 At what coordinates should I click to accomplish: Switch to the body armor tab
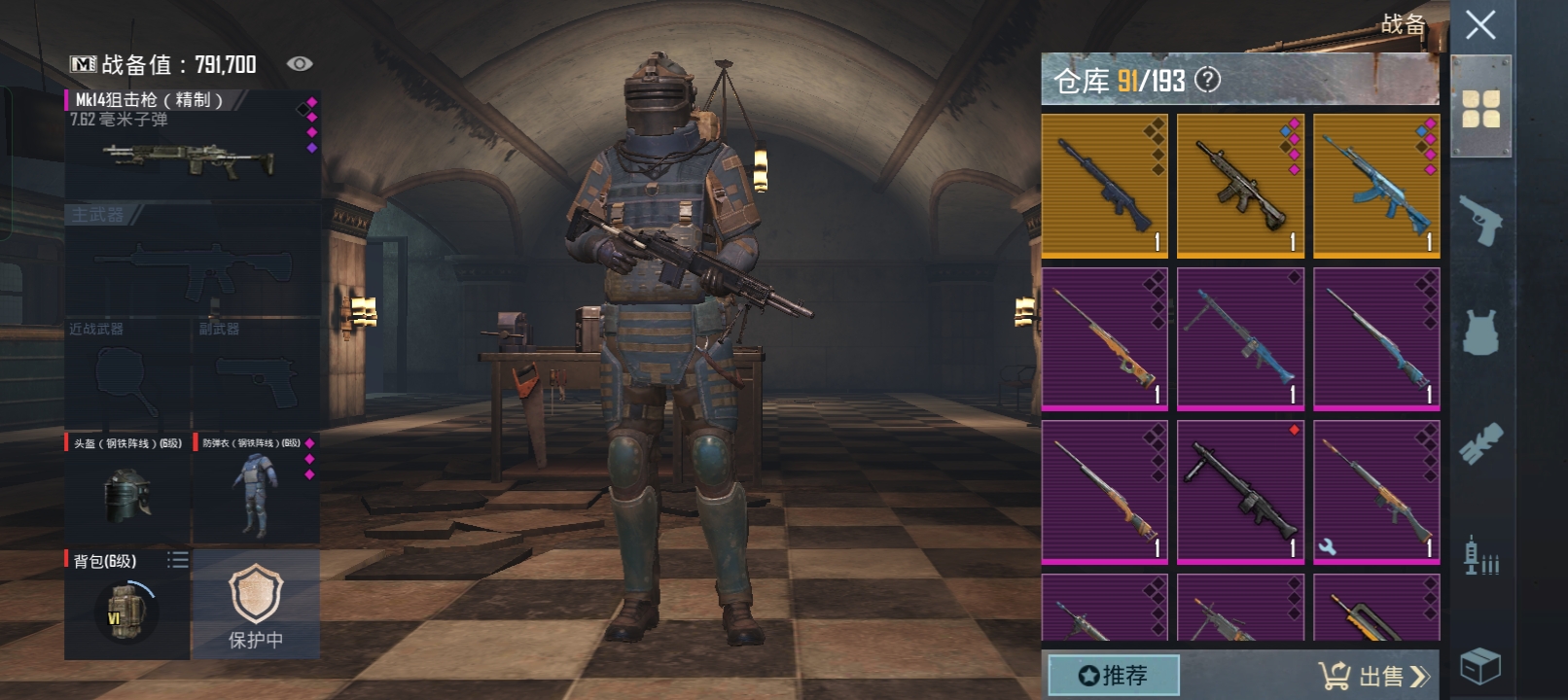1480,332
